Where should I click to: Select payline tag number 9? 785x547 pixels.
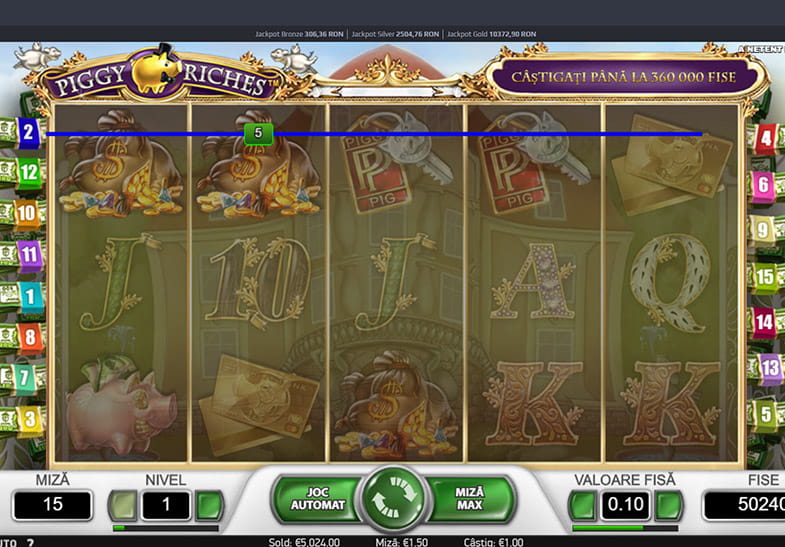click(763, 230)
